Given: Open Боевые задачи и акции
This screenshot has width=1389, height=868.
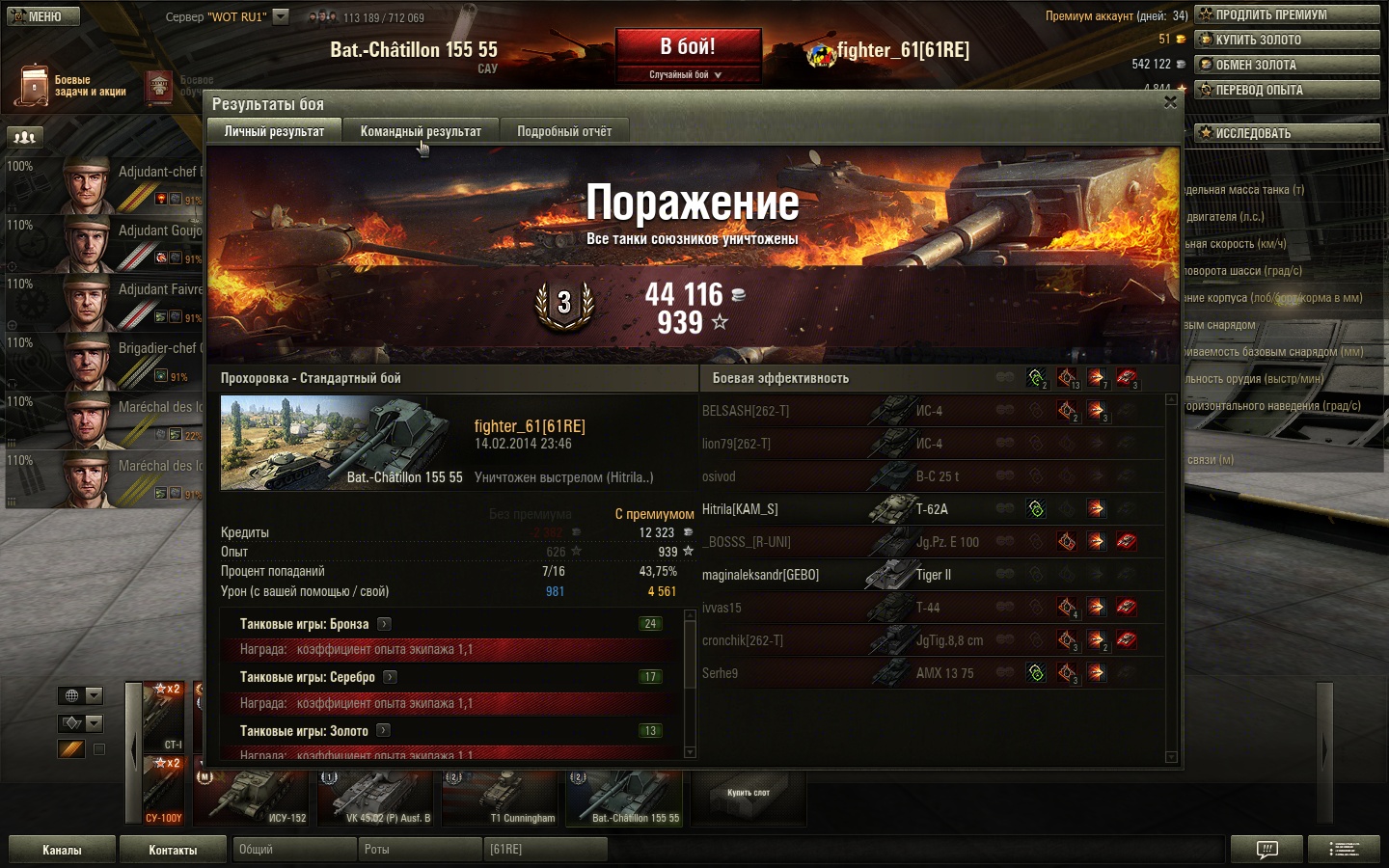Looking at the screenshot, I should pyautogui.click(x=71, y=86).
